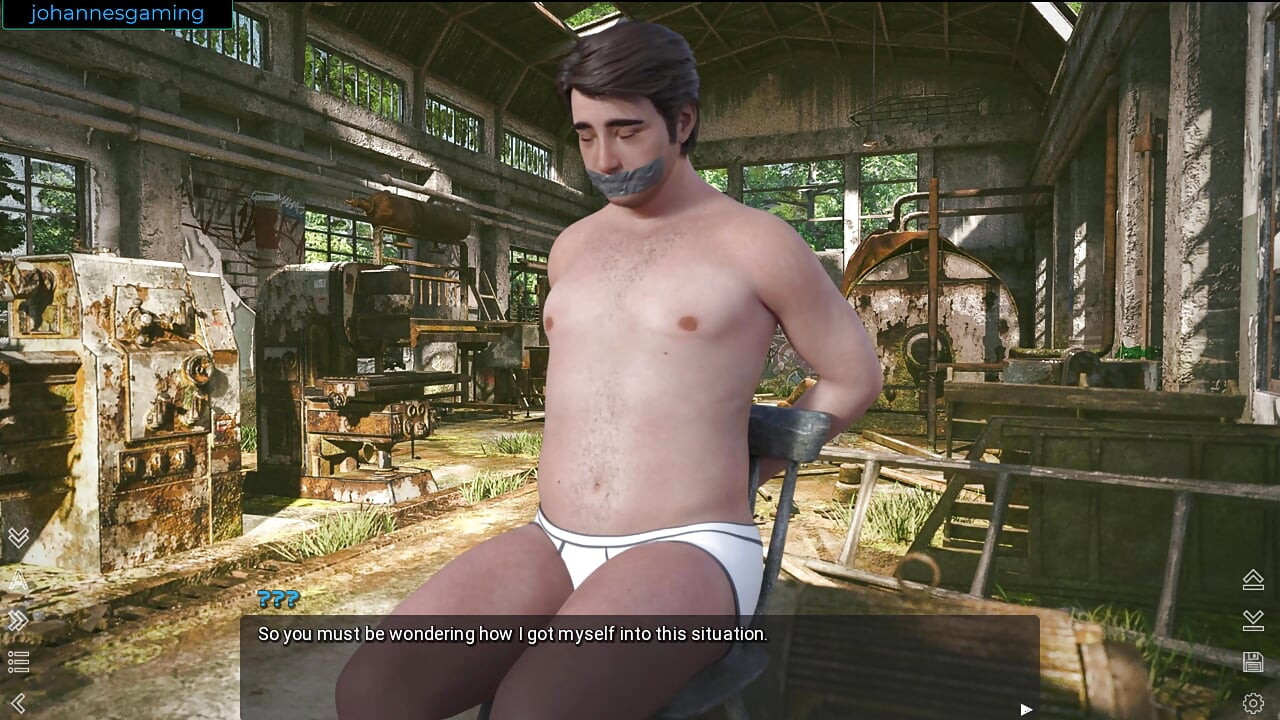Viewport: 1280px width, 720px height.
Task: Advance dialogue using the white triangle arrow
Action: tap(1026, 709)
